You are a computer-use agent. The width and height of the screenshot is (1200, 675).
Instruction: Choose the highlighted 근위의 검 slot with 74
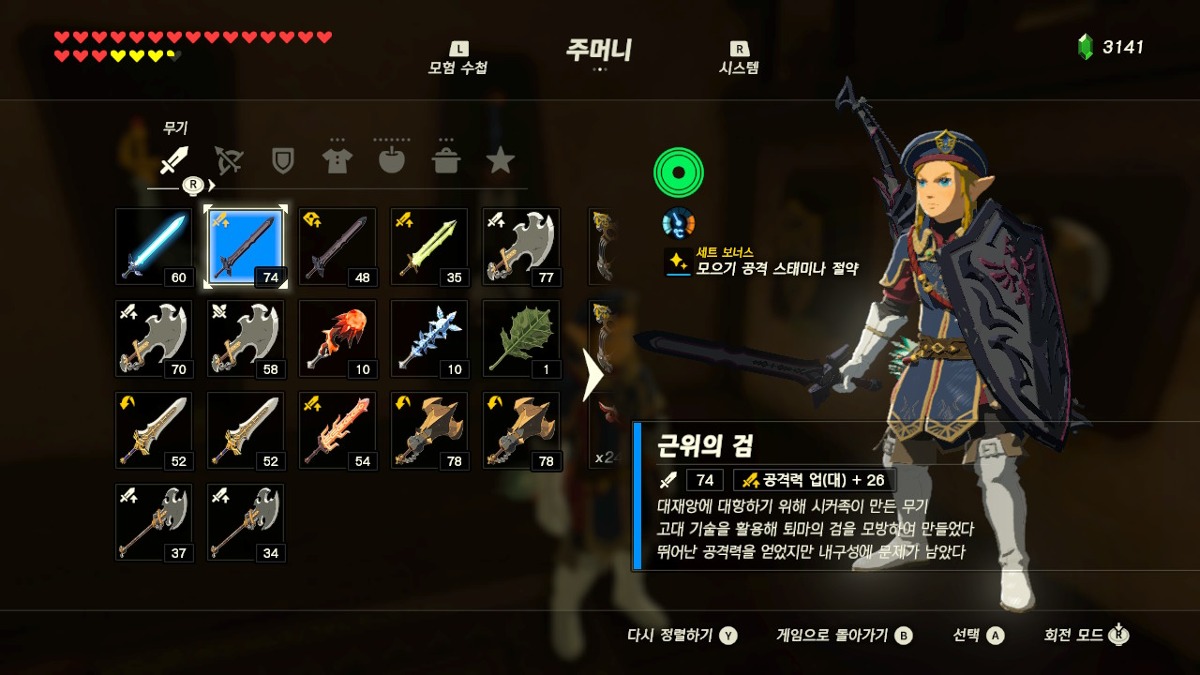[x=245, y=247]
